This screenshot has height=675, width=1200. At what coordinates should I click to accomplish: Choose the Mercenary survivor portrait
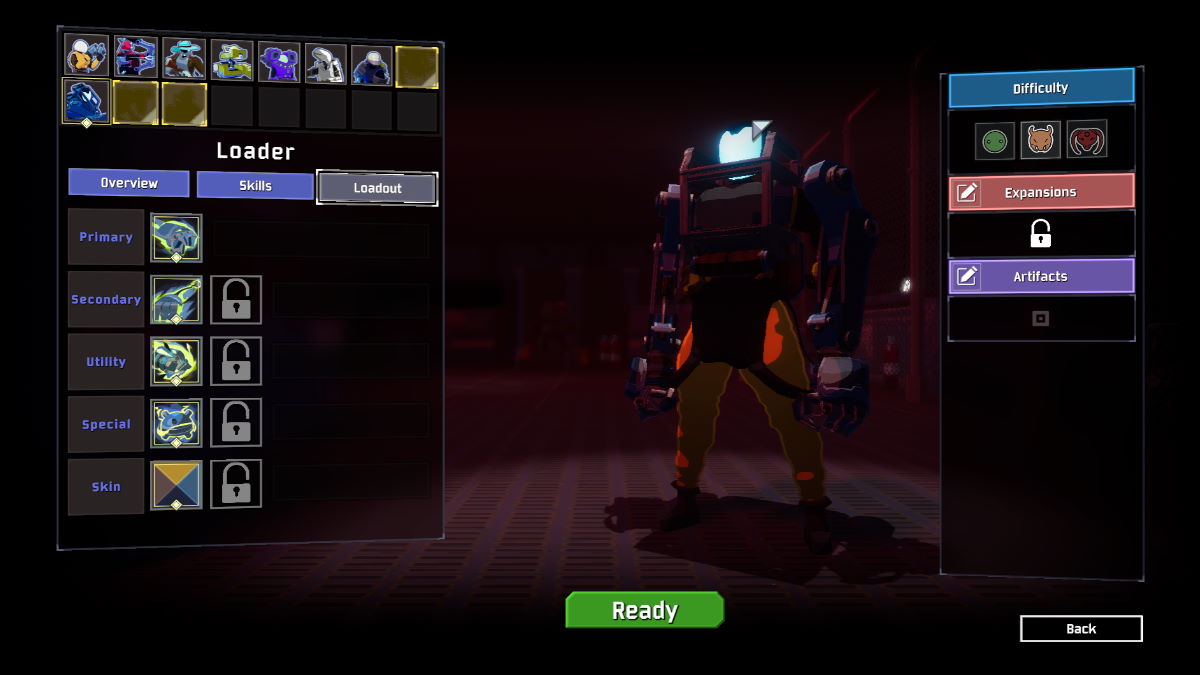click(372, 65)
